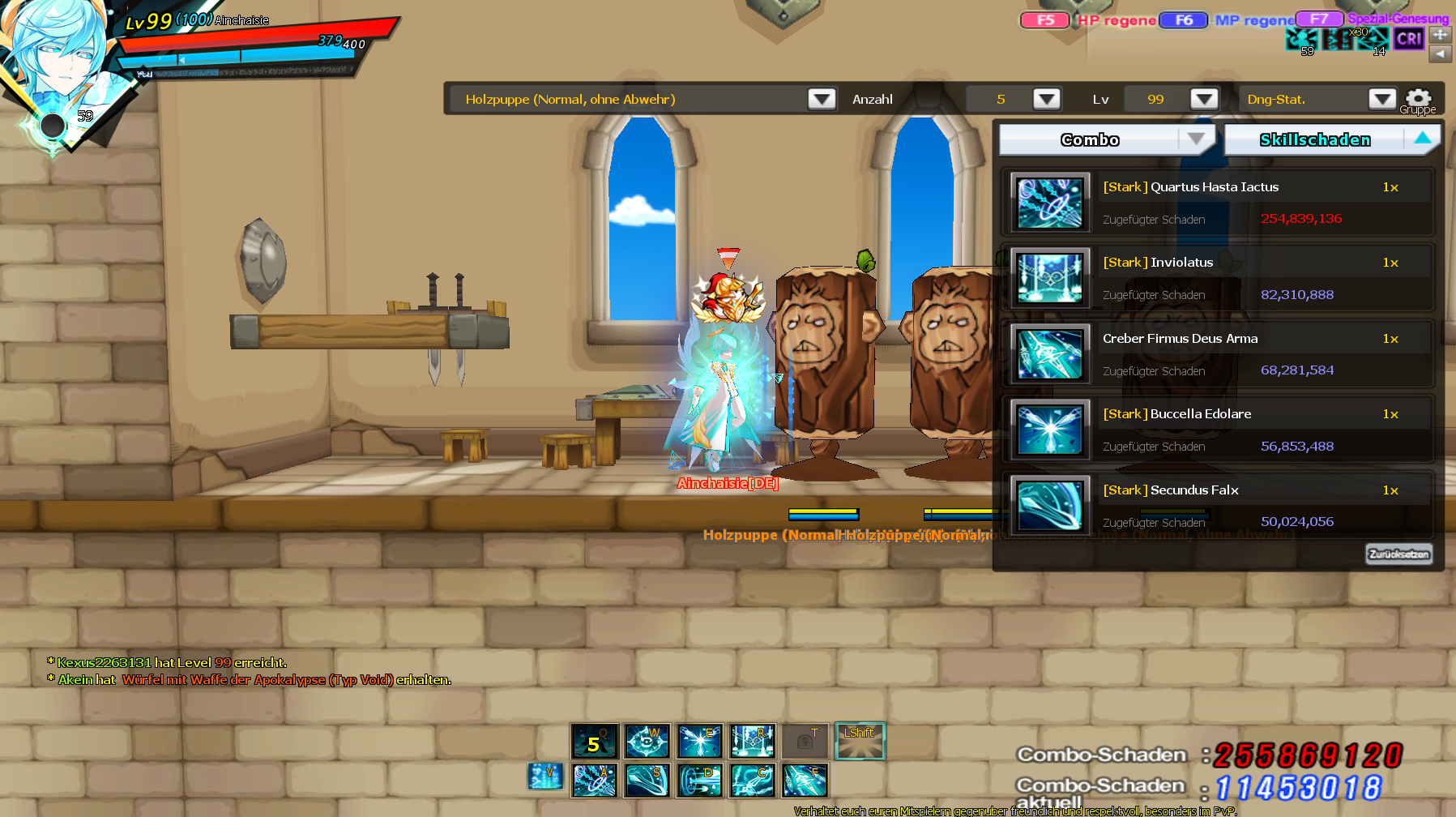Image resolution: width=1456 pixels, height=817 pixels.
Task: Open the Gruppe gear settings
Action: (1418, 100)
